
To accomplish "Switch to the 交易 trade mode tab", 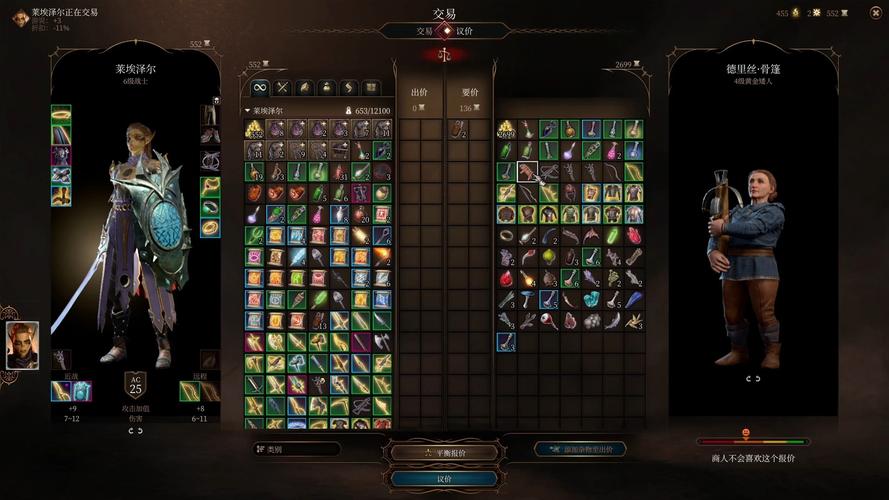I will click(x=425, y=31).
